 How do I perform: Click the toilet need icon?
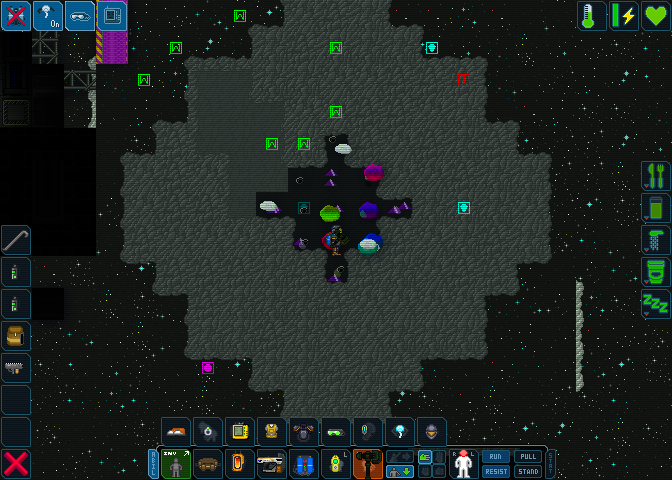(656, 272)
